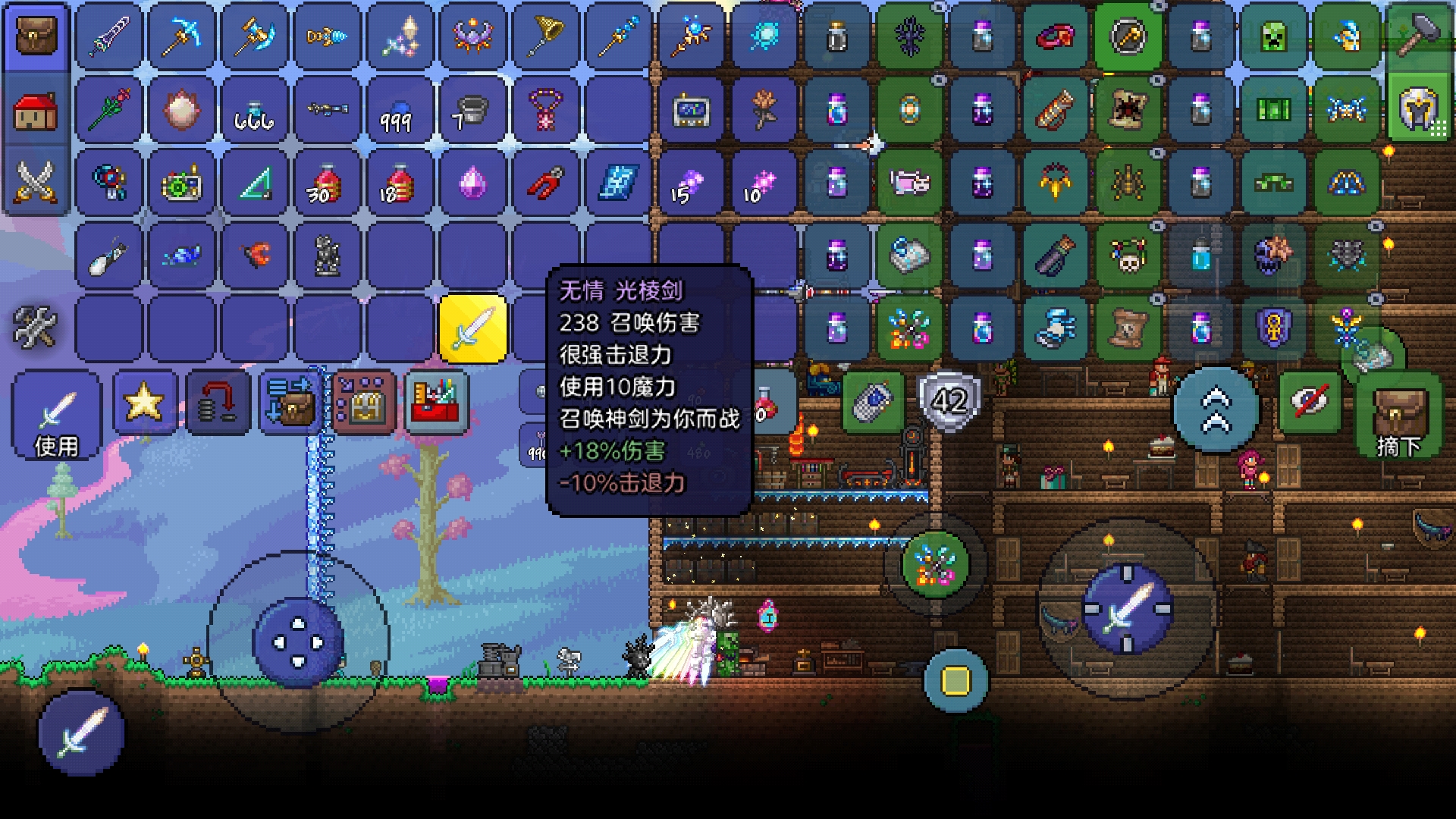Select the item slot showing 666
Viewport: 1456px width, 819px height.
[254, 111]
